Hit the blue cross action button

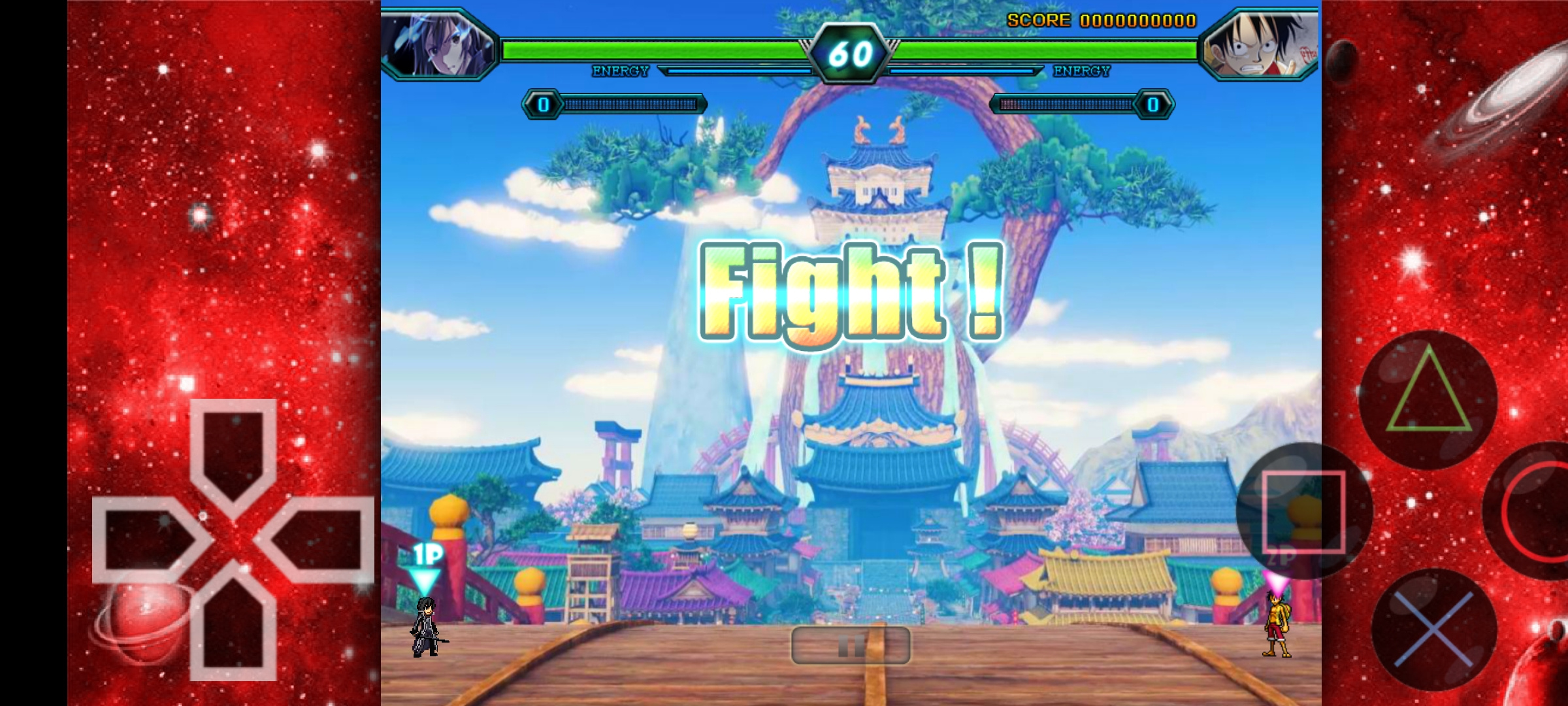(1434, 629)
